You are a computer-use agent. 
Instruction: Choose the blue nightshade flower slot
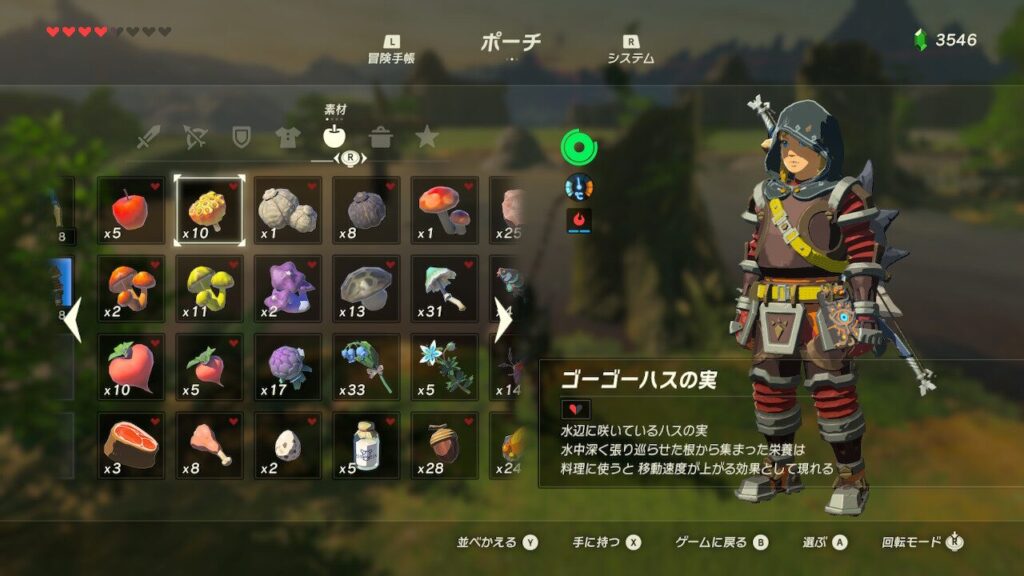tap(366, 367)
